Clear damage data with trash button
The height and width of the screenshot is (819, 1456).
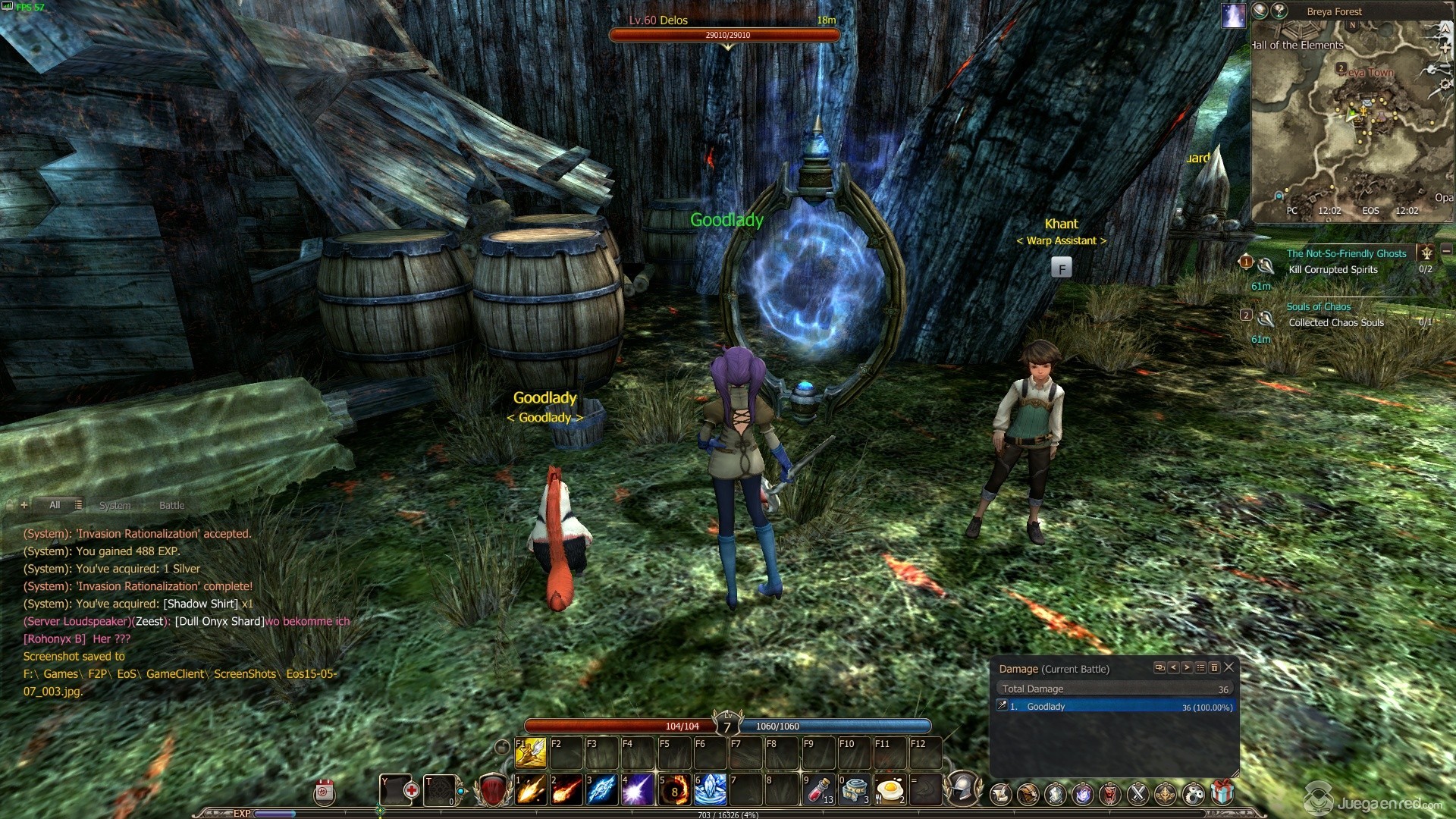(1214, 667)
